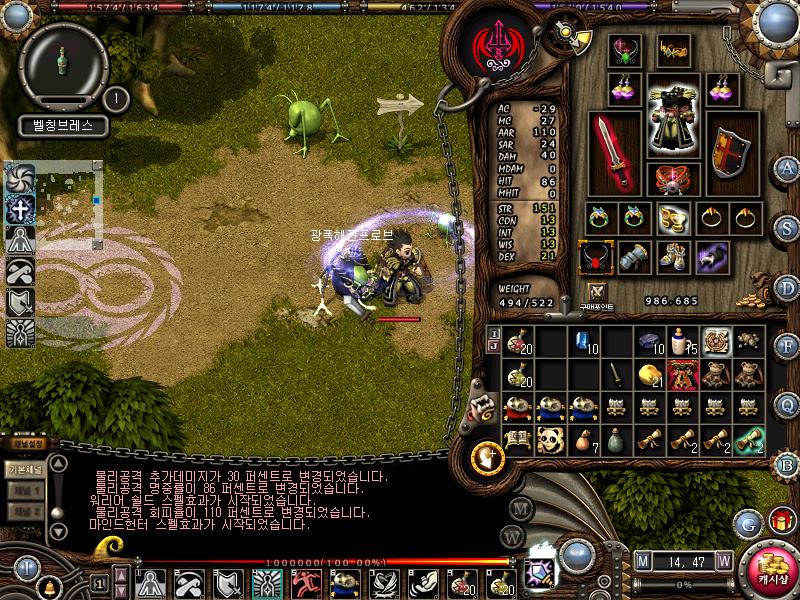Click the round G button
Image resolution: width=800 pixels, height=600 pixels.
click(x=746, y=522)
